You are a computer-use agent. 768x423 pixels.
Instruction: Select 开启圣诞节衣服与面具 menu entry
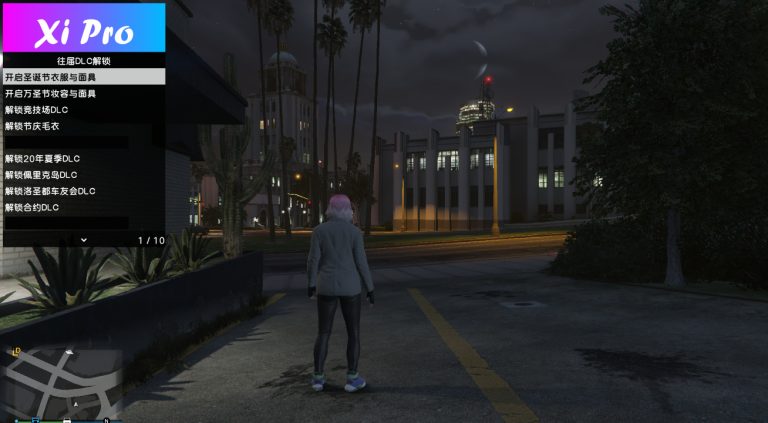pos(82,77)
